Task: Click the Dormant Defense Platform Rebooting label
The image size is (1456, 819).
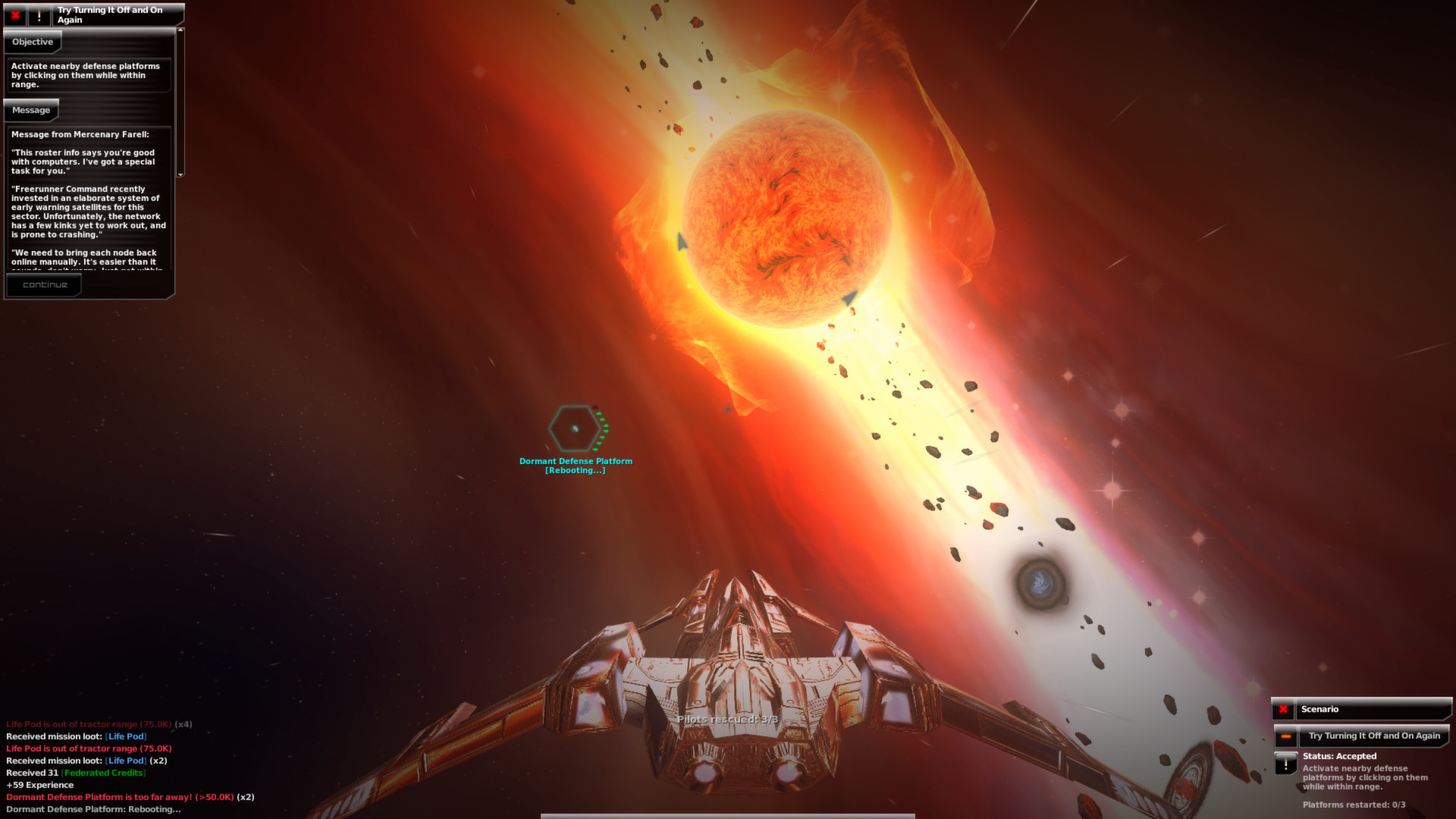Action: [575, 465]
